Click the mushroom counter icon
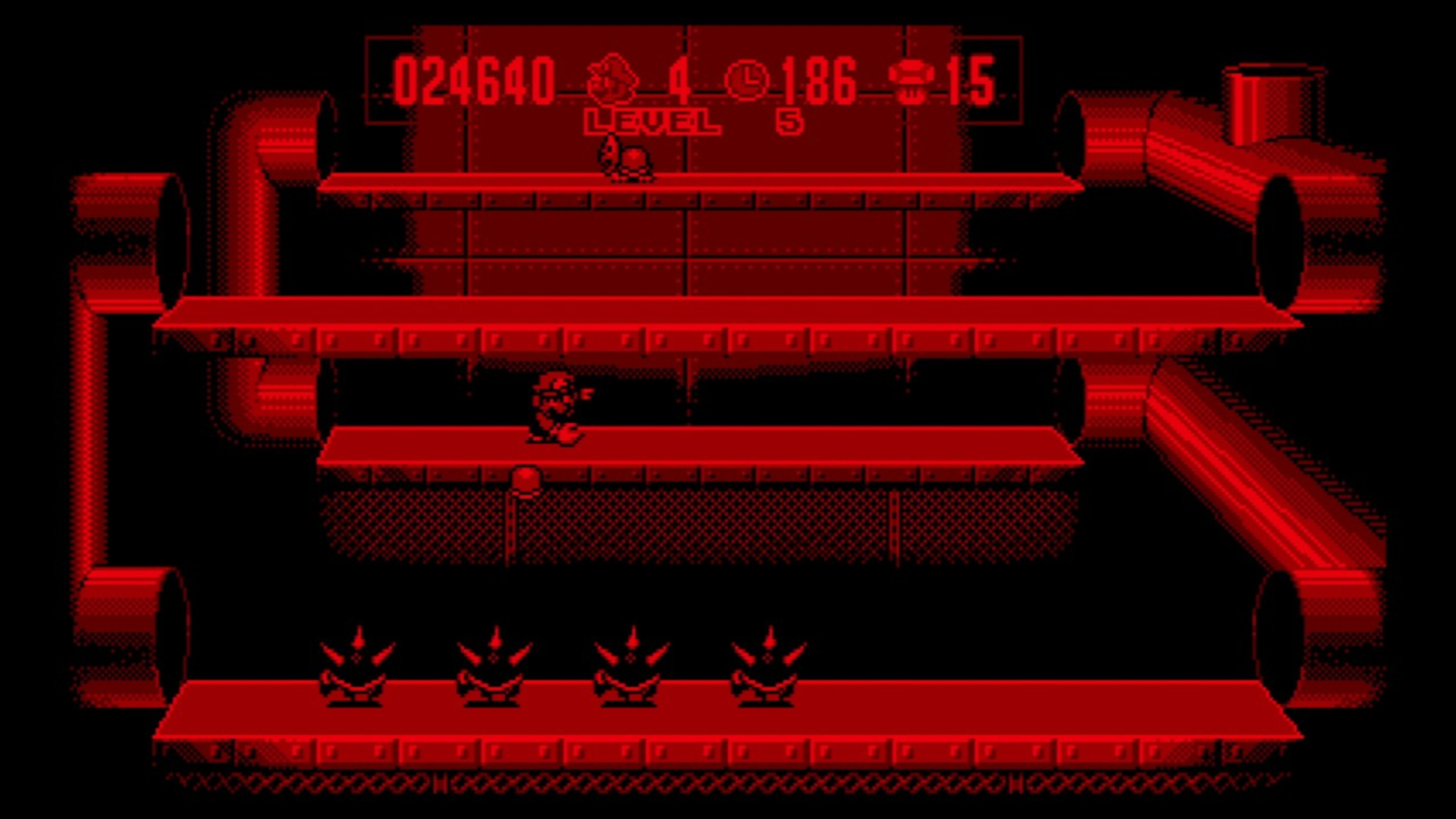This screenshot has width=1456, height=819. 912,78
